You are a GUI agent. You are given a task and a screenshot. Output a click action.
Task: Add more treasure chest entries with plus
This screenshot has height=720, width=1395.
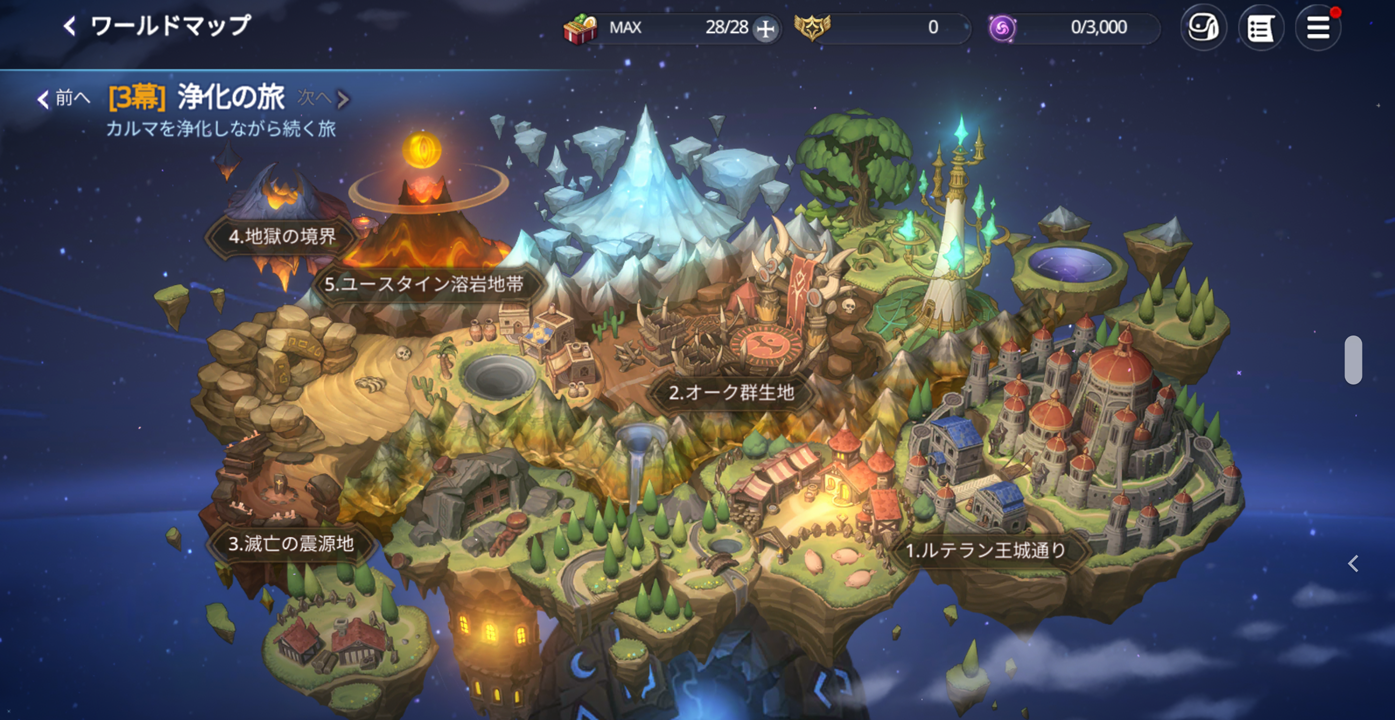coord(765,29)
